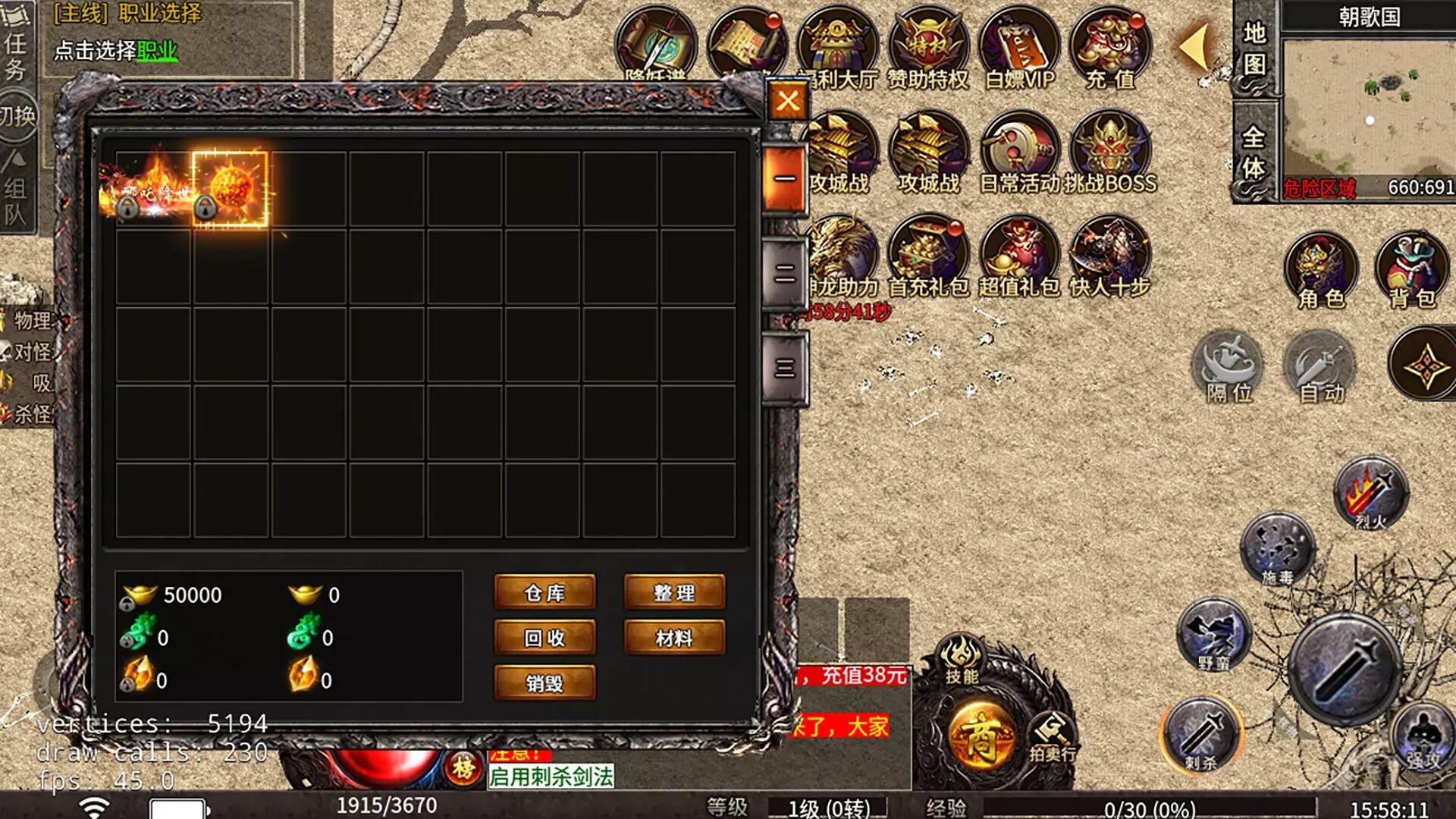1456x819 pixels.
Task: Click the 整理 sort button
Action: 673,592
